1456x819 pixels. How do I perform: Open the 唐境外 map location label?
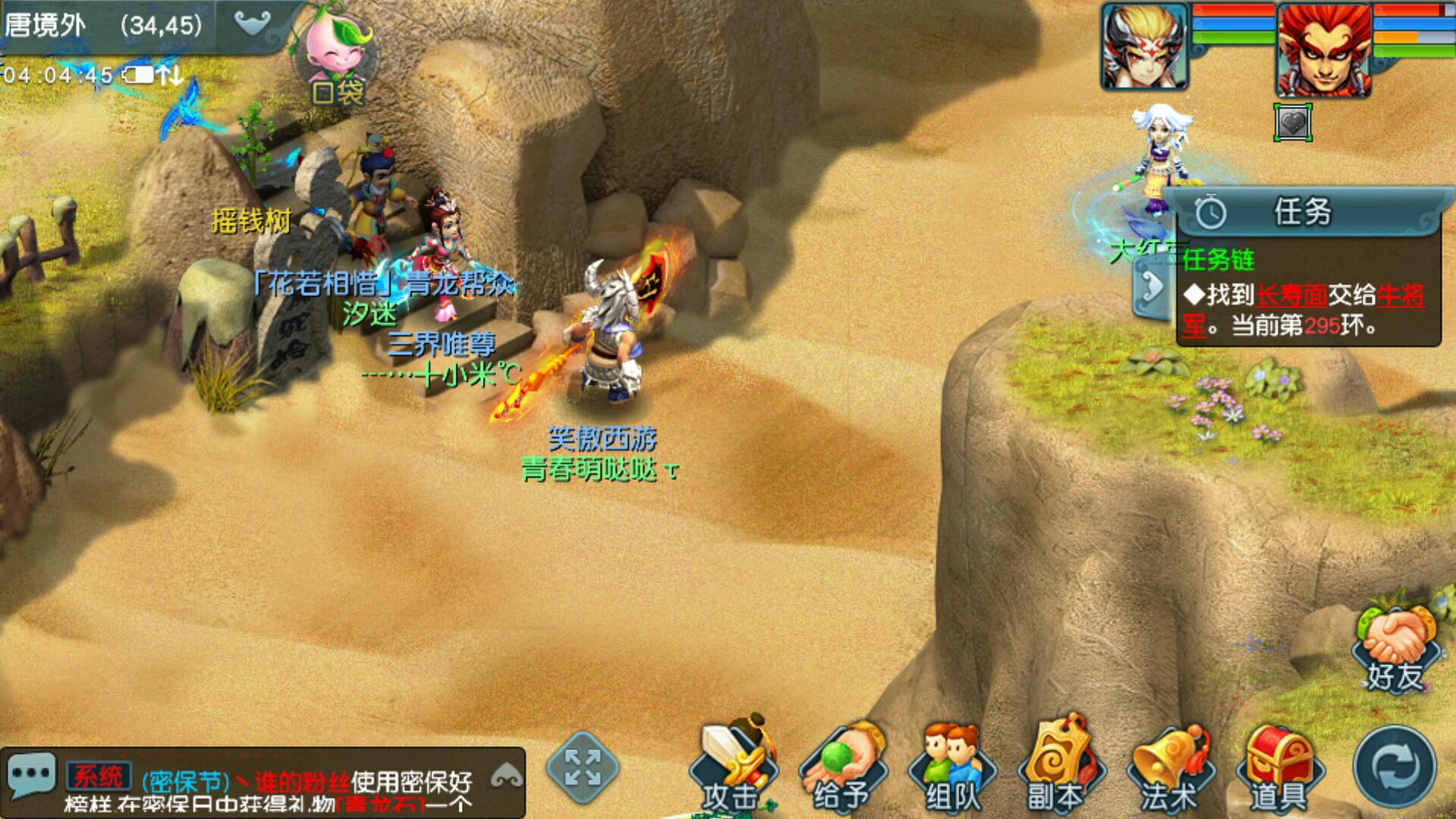[x=45, y=26]
